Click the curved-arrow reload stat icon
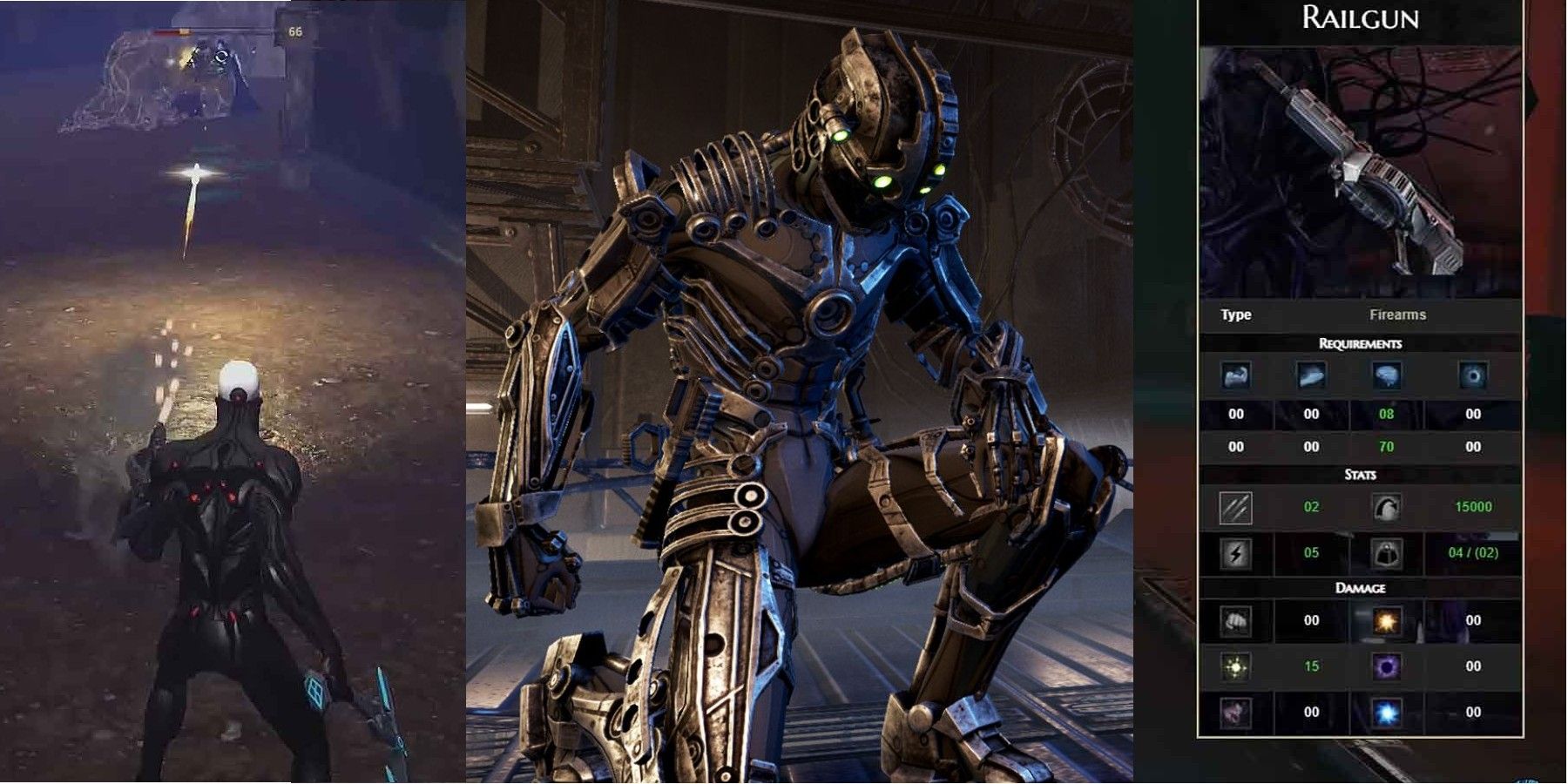The width and height of the screenshot is (1568, 784). click(x=1390, y=506)
